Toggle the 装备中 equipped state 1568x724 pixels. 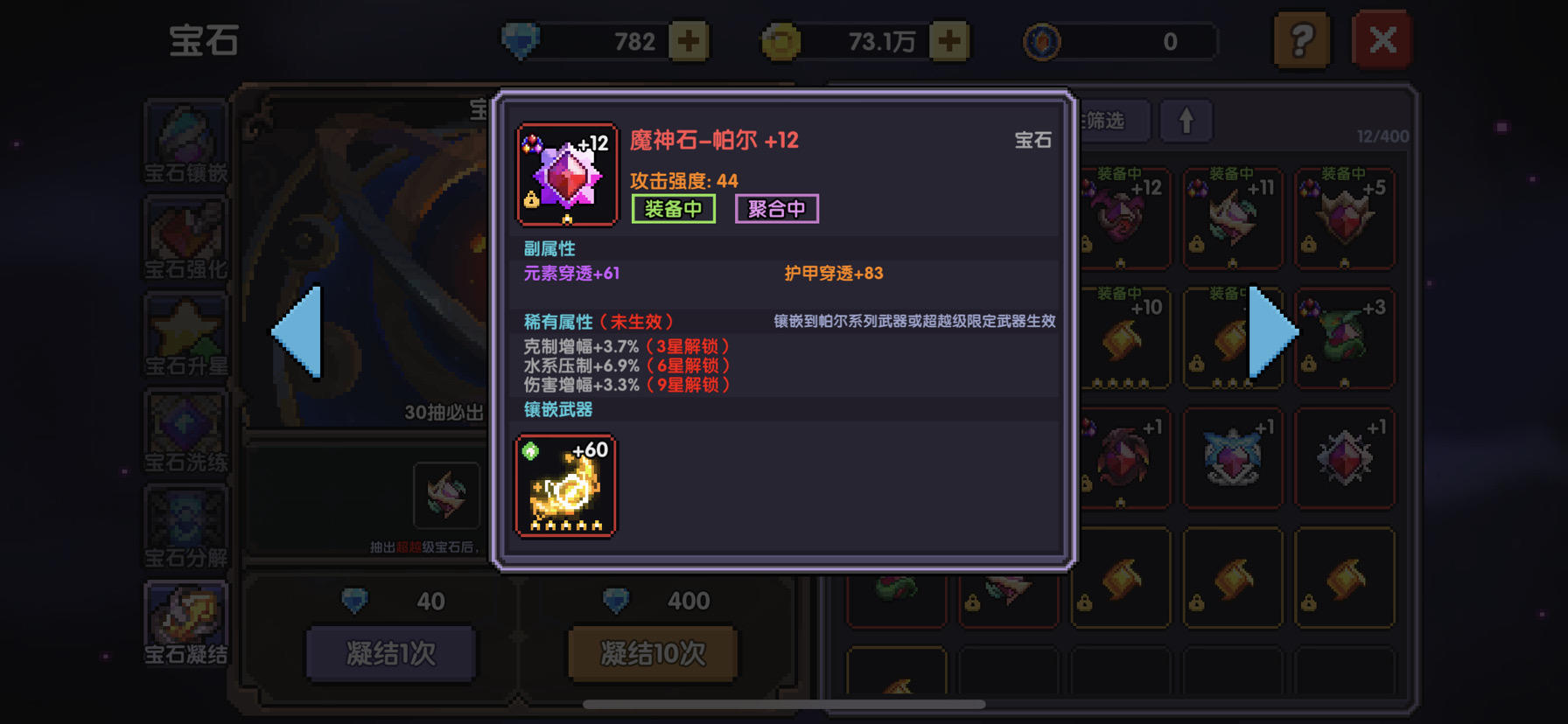point(673,208)
